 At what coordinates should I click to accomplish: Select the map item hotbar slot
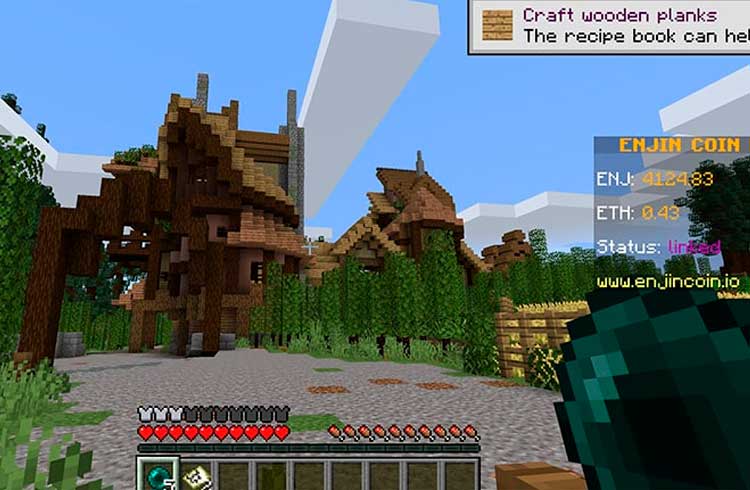click(196, 475)
